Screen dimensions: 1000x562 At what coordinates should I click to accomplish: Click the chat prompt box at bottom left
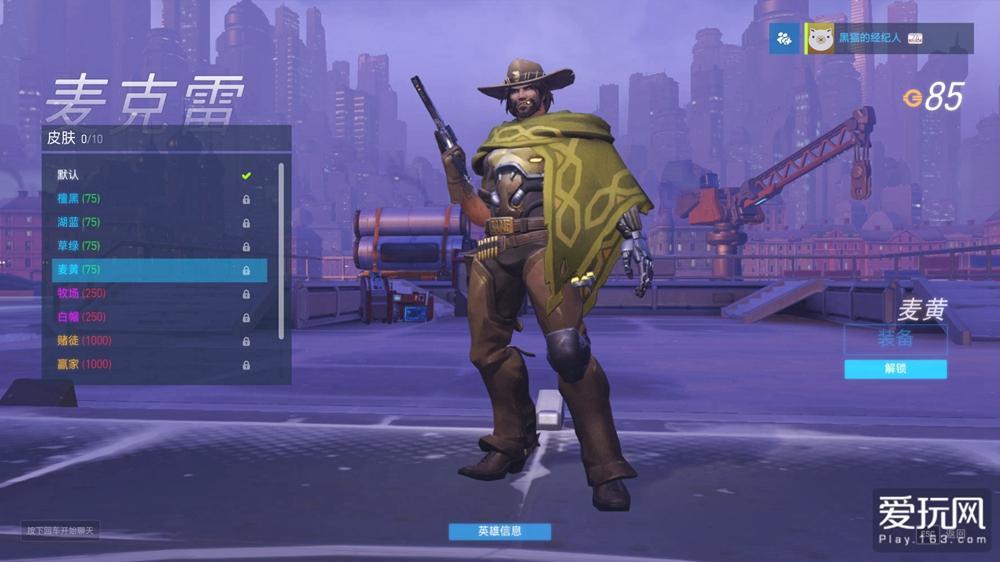coord(61,530)
